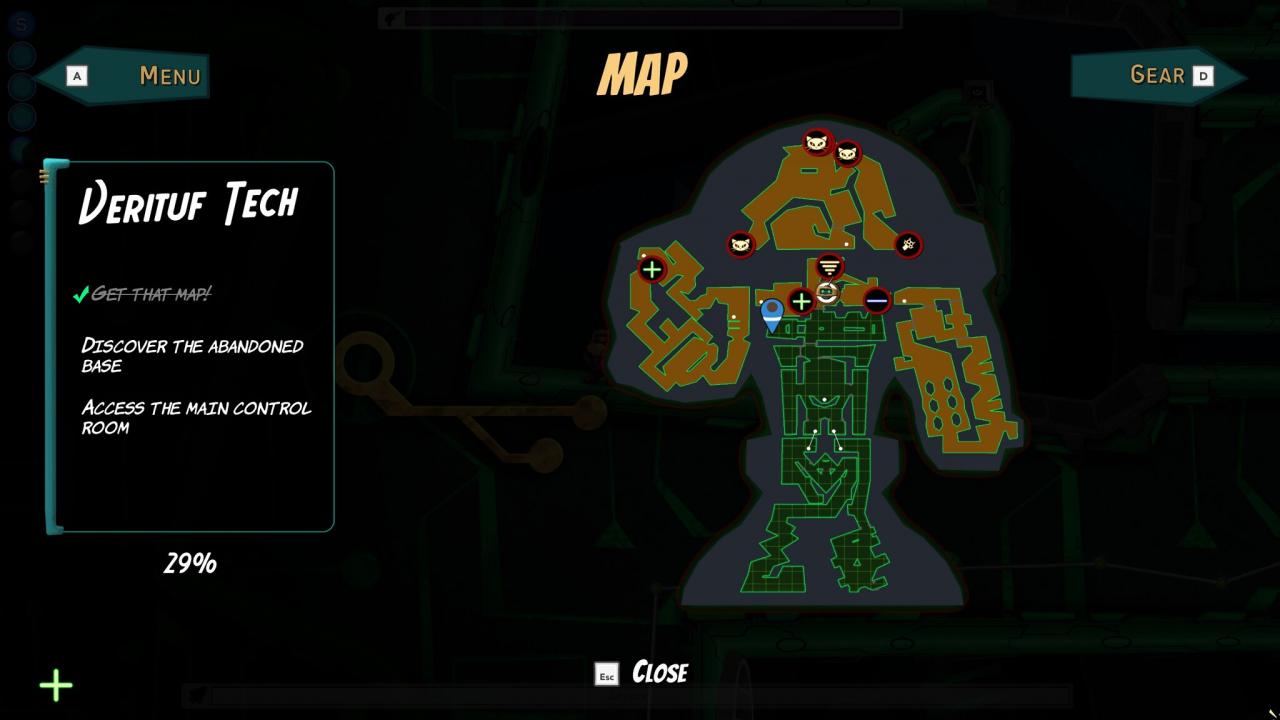Select the minus sign map marker

pyautogui.click(x=877, y=300)
